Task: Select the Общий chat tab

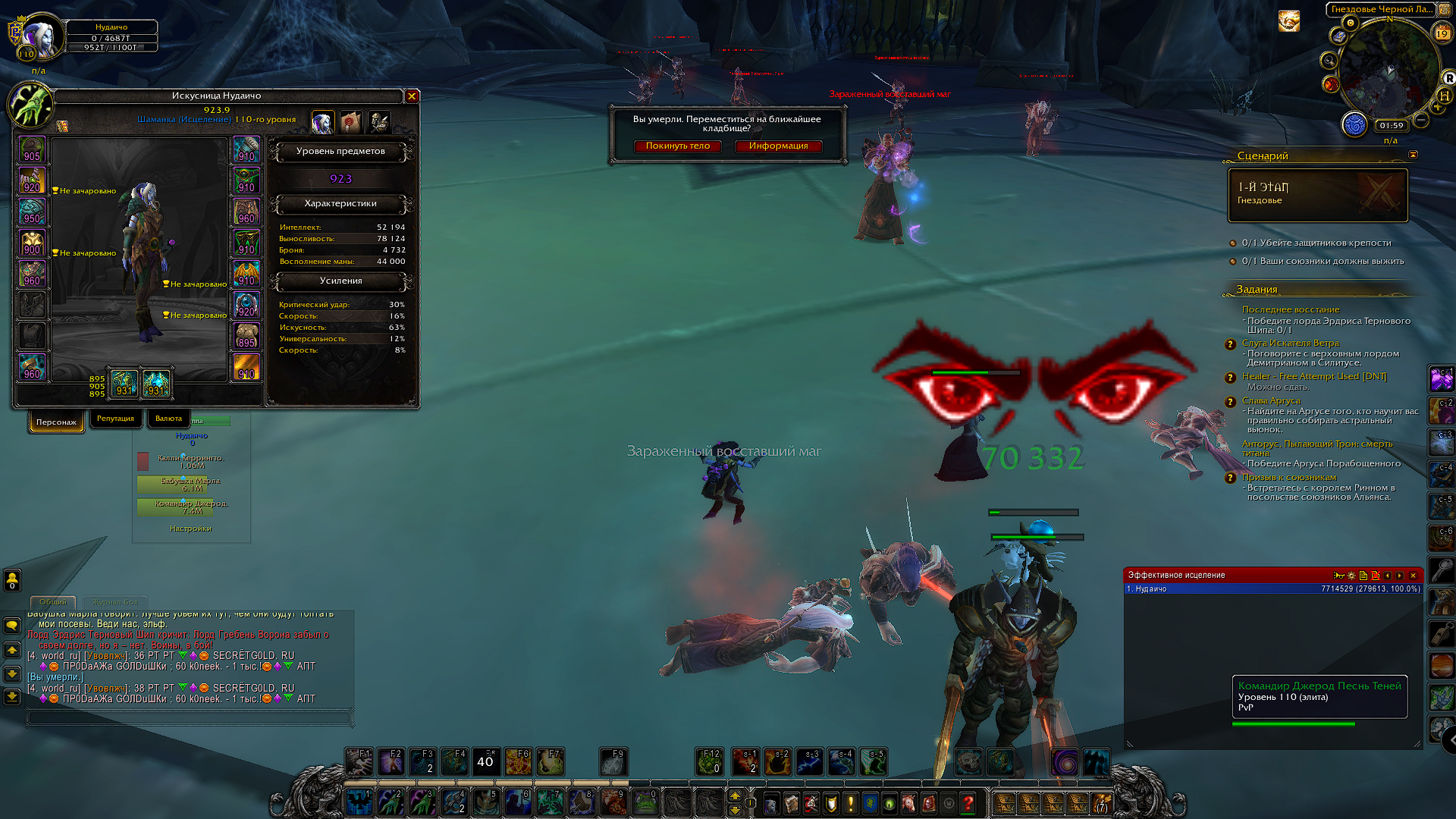Action: tap(53, 602)
